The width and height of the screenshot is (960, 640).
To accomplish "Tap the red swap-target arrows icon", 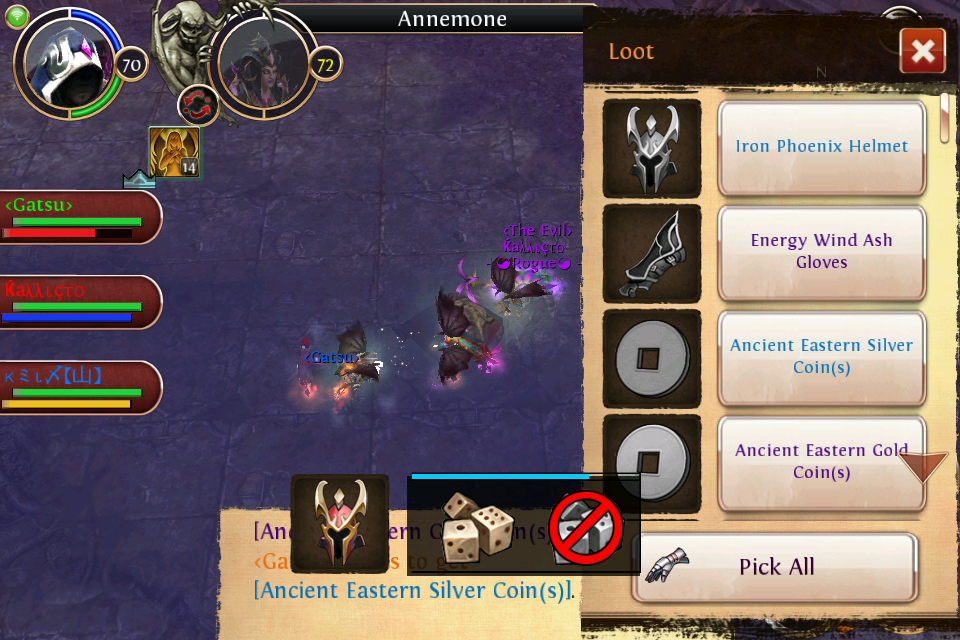I will tap(198, 106).
